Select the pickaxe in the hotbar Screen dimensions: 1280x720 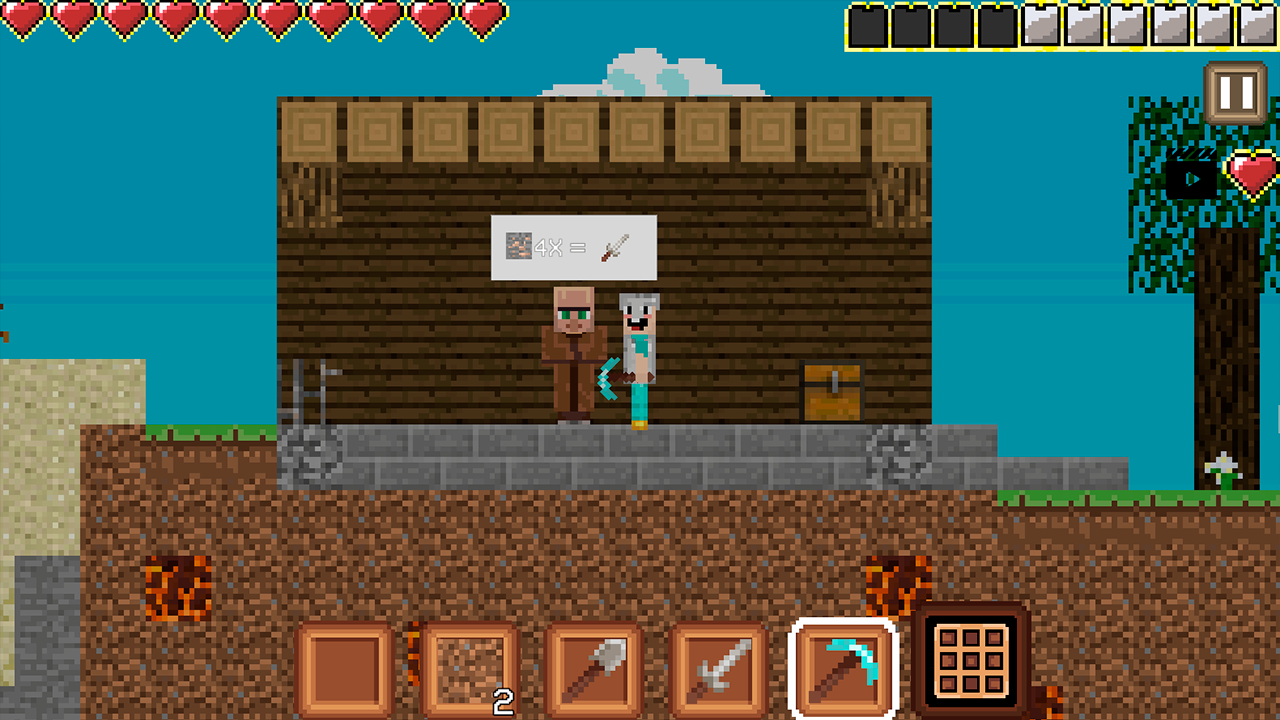841,666
